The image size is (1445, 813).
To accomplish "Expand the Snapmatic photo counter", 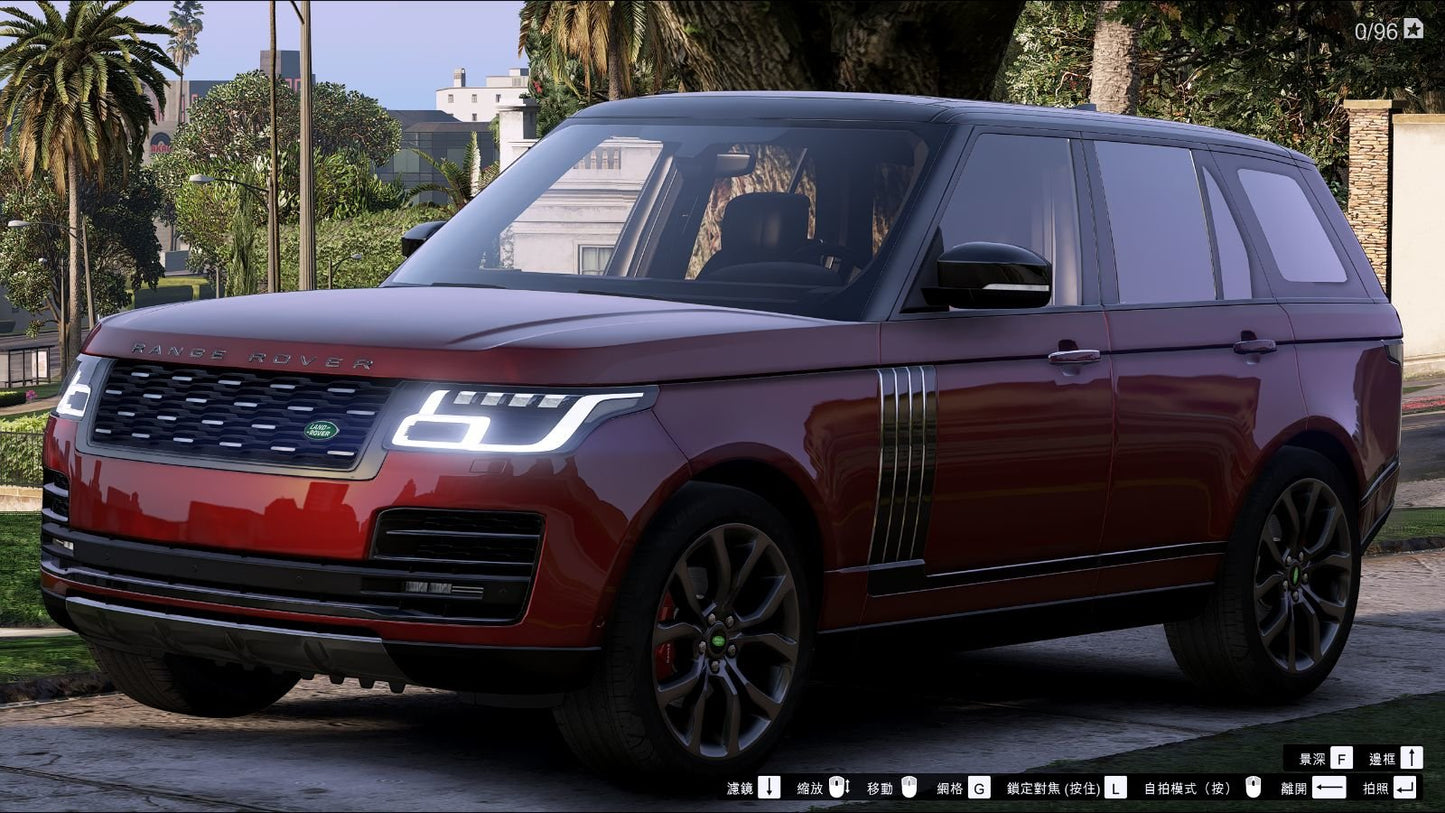I will [1375, 30].
